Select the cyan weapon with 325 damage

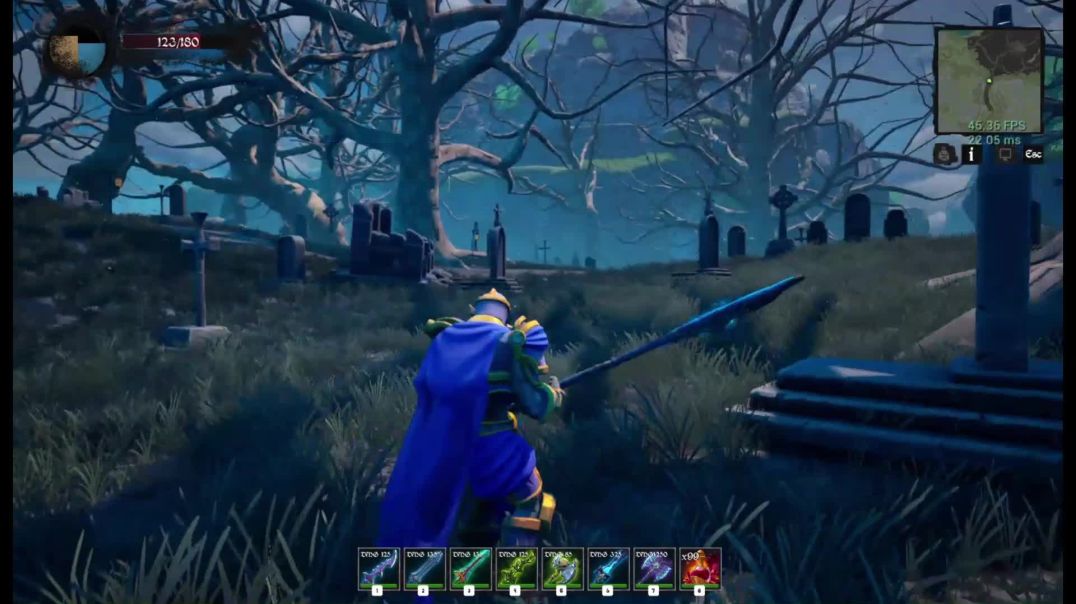(x=608, y=568)
